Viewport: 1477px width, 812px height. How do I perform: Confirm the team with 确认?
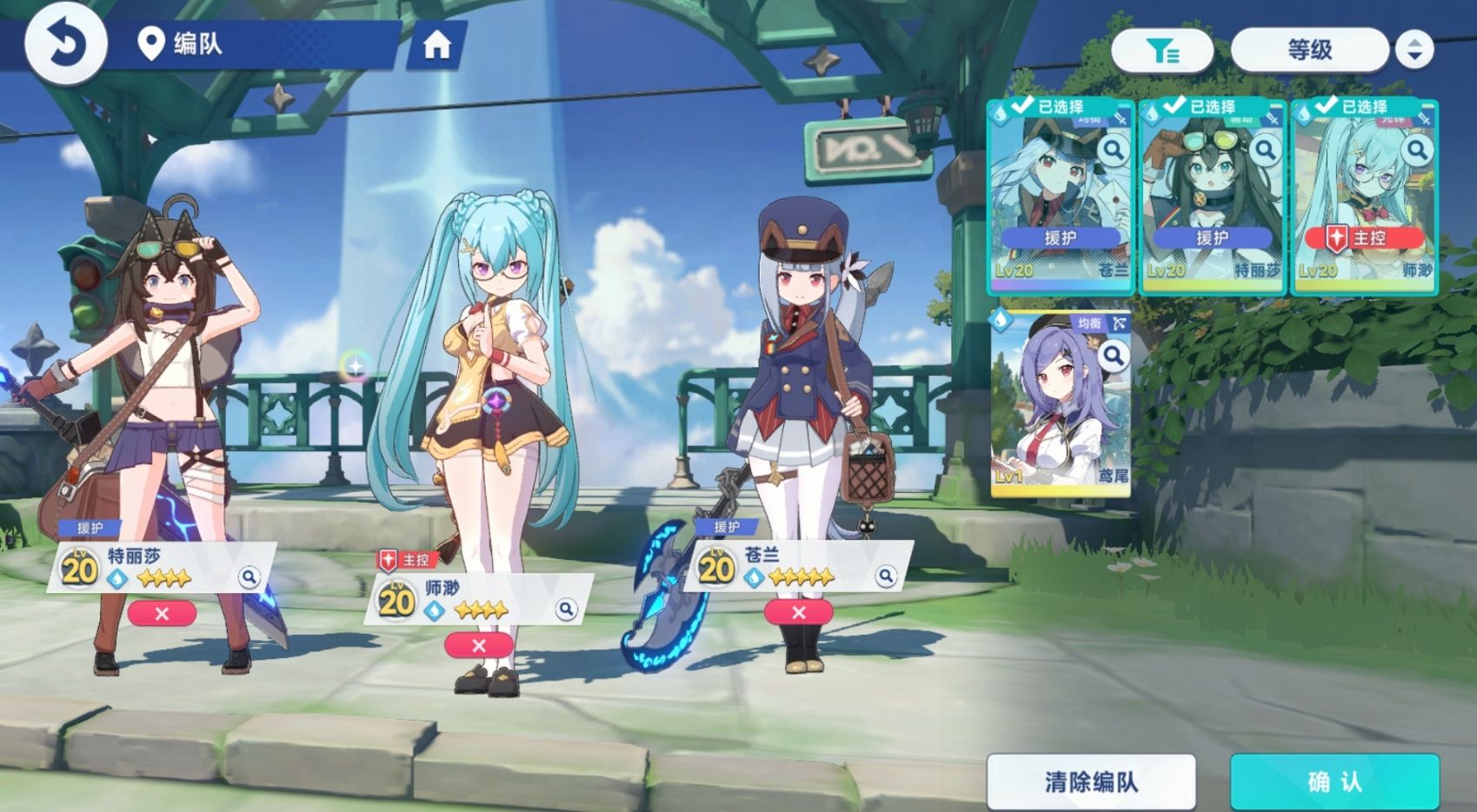pyautogui.click(x=1334, y=782)
